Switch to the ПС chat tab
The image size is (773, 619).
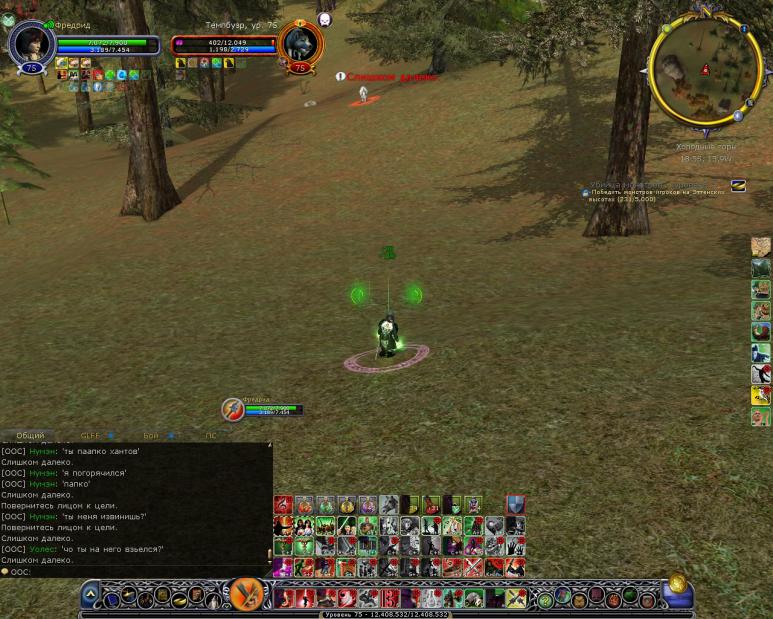tap(210, 436)
